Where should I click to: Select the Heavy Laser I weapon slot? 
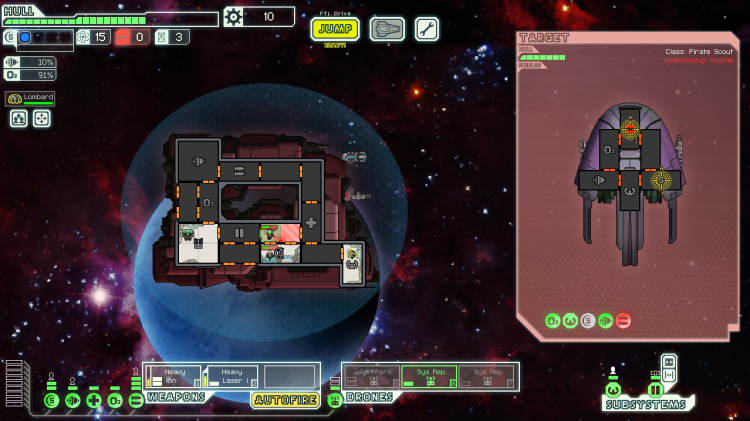[232, 376]
